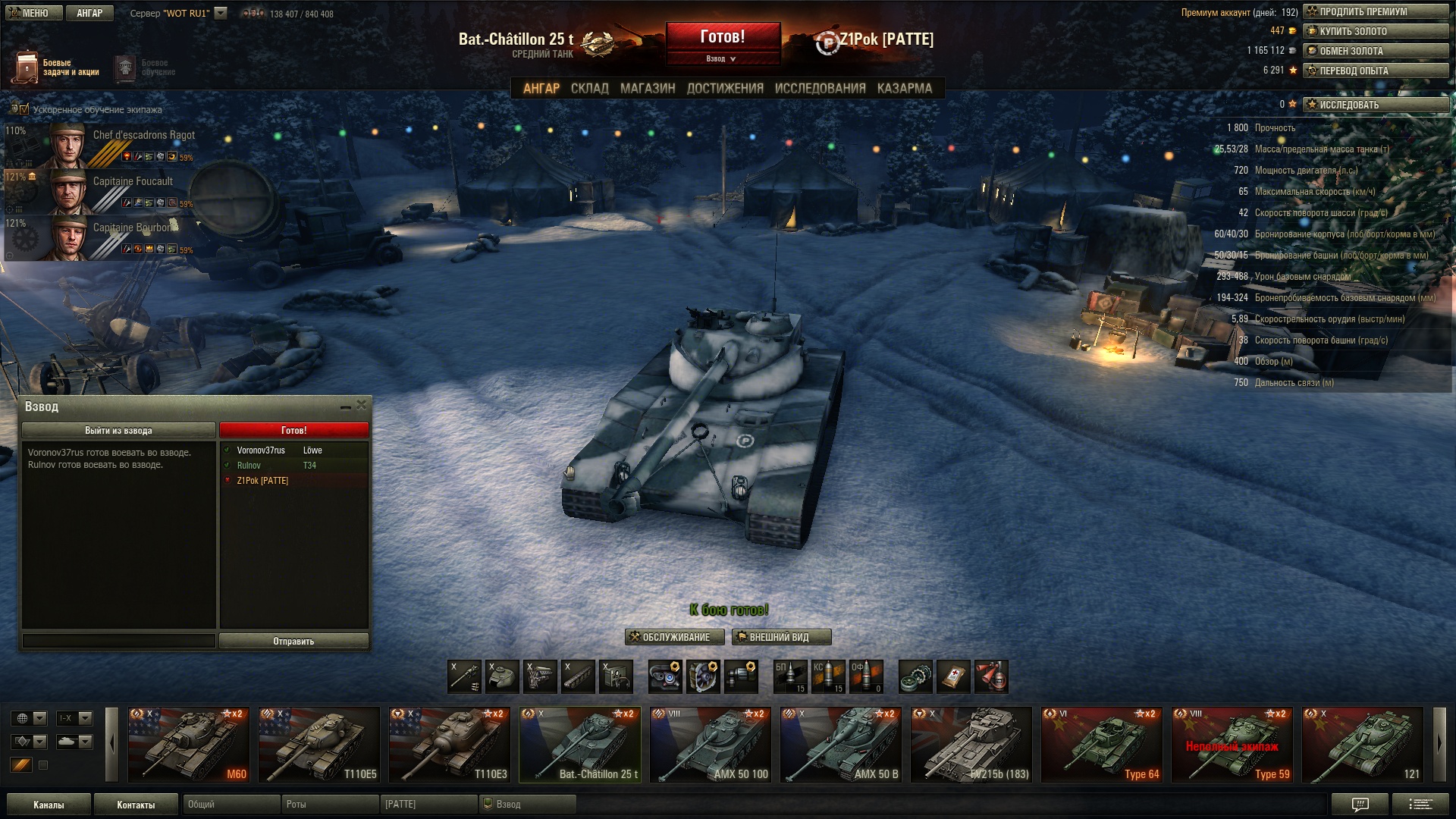1456x819 pixels.
Task: Open the Меню button
Action: [34, 13]
